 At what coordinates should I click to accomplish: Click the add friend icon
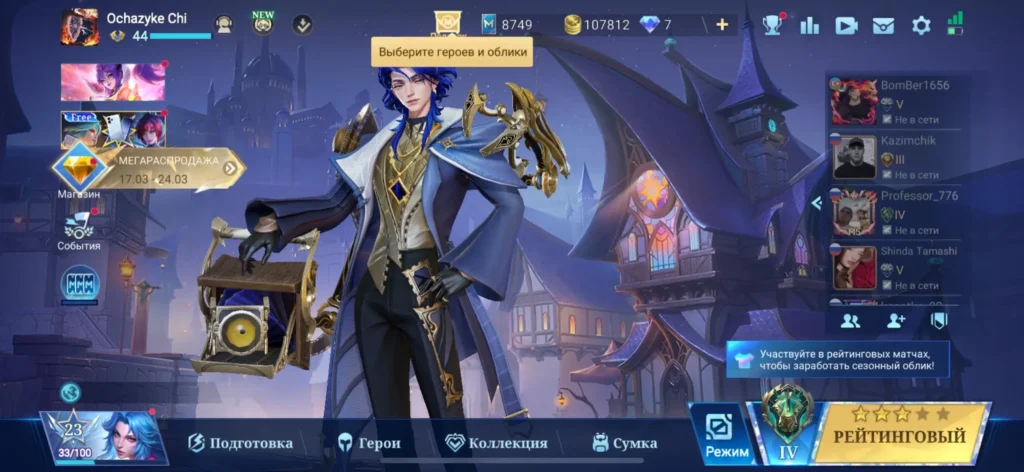[x=895, y=321]
